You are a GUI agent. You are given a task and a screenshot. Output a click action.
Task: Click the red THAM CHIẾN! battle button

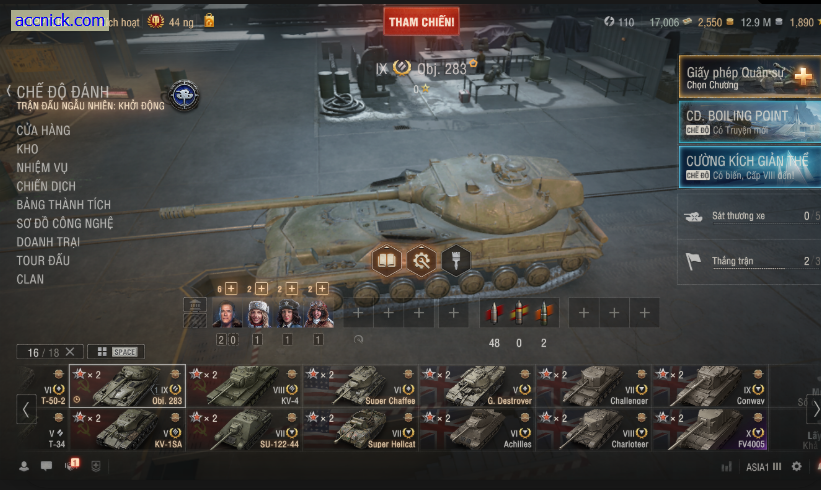(x=421, y=21)
